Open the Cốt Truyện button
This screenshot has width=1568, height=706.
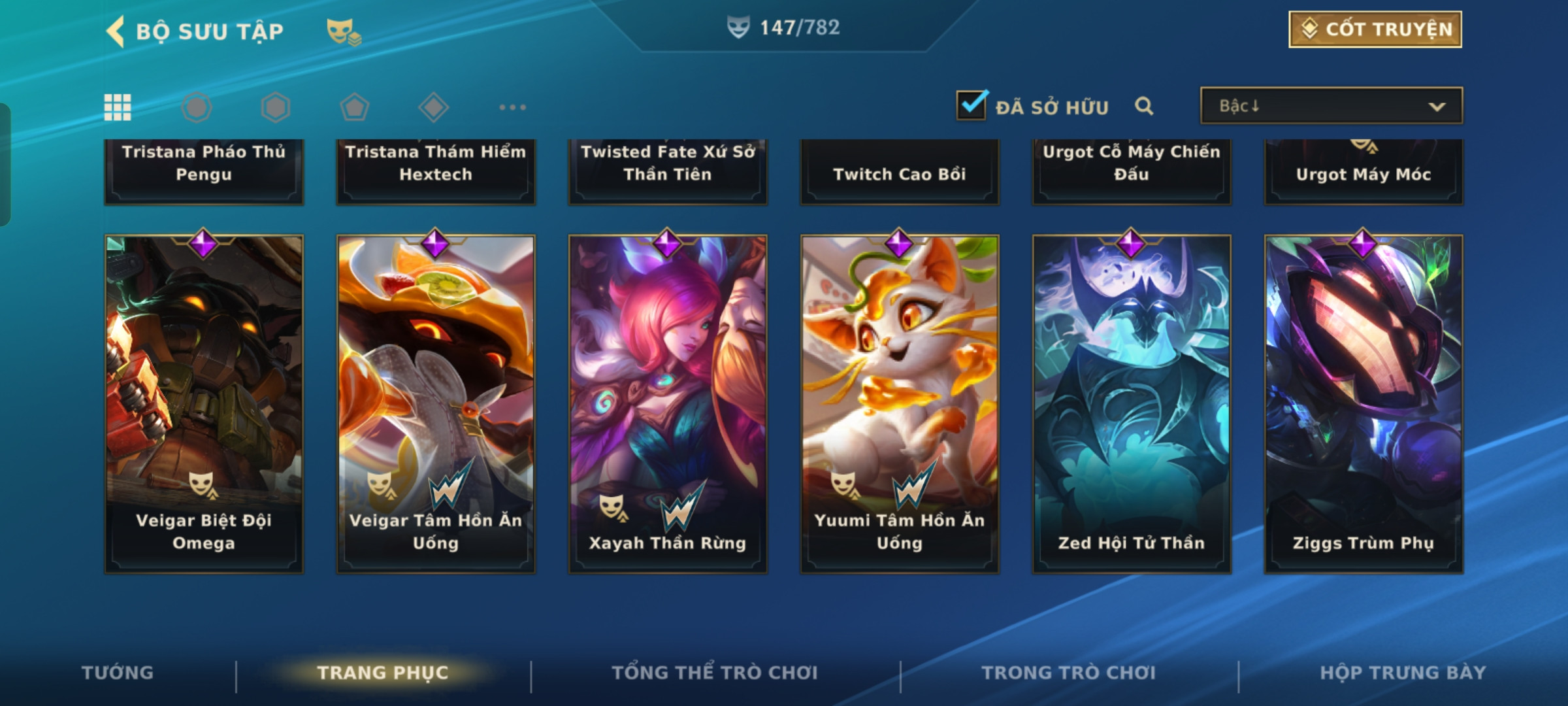click(1375, 29)
